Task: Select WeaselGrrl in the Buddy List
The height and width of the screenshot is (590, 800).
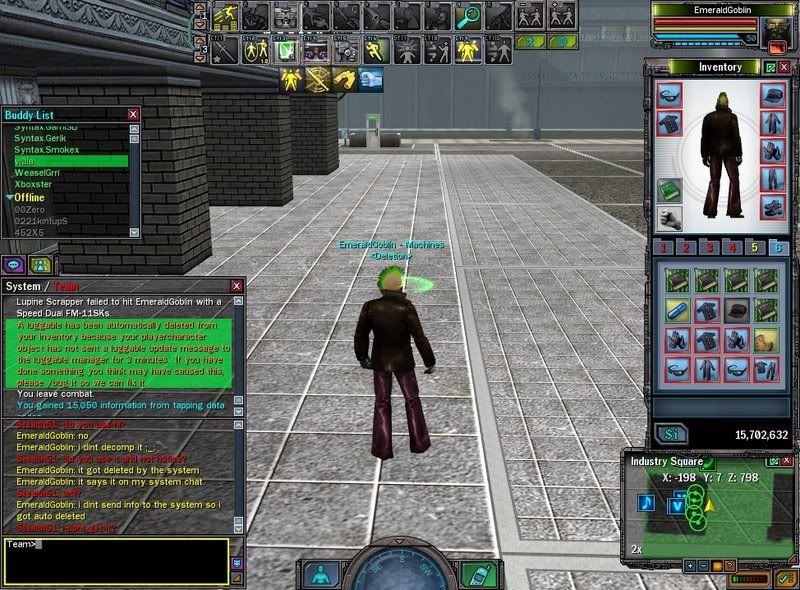Action: 37,173
